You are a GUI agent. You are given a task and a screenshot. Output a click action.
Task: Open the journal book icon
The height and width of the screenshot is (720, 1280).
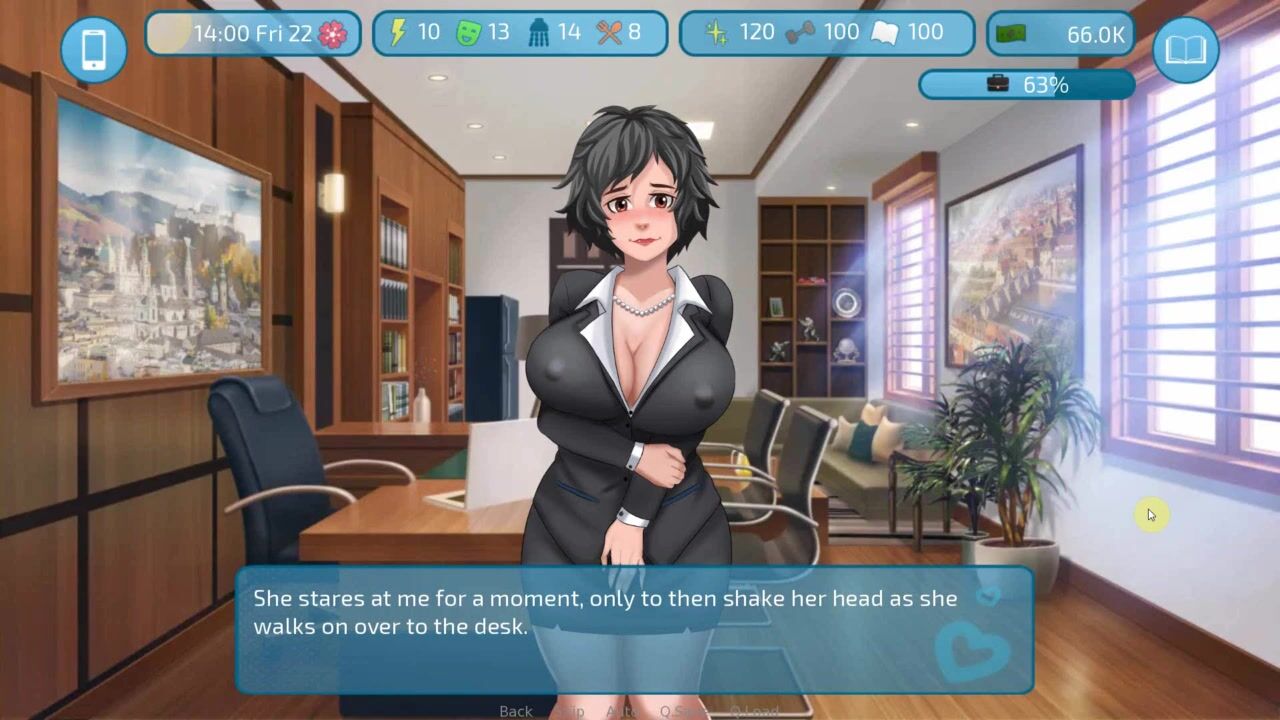point(1185,49)
